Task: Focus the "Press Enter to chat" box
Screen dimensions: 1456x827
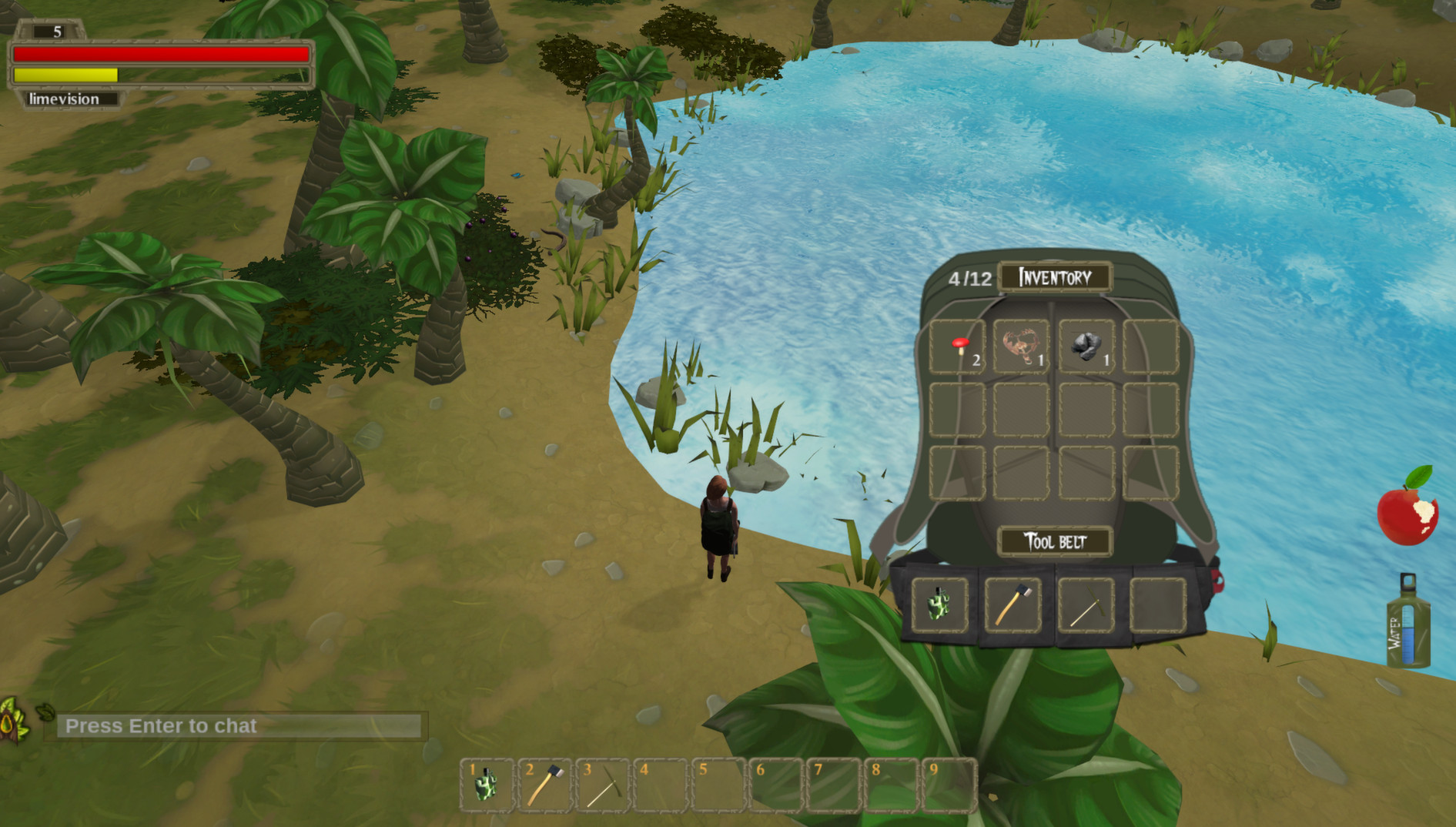Action: click(239, 726)
